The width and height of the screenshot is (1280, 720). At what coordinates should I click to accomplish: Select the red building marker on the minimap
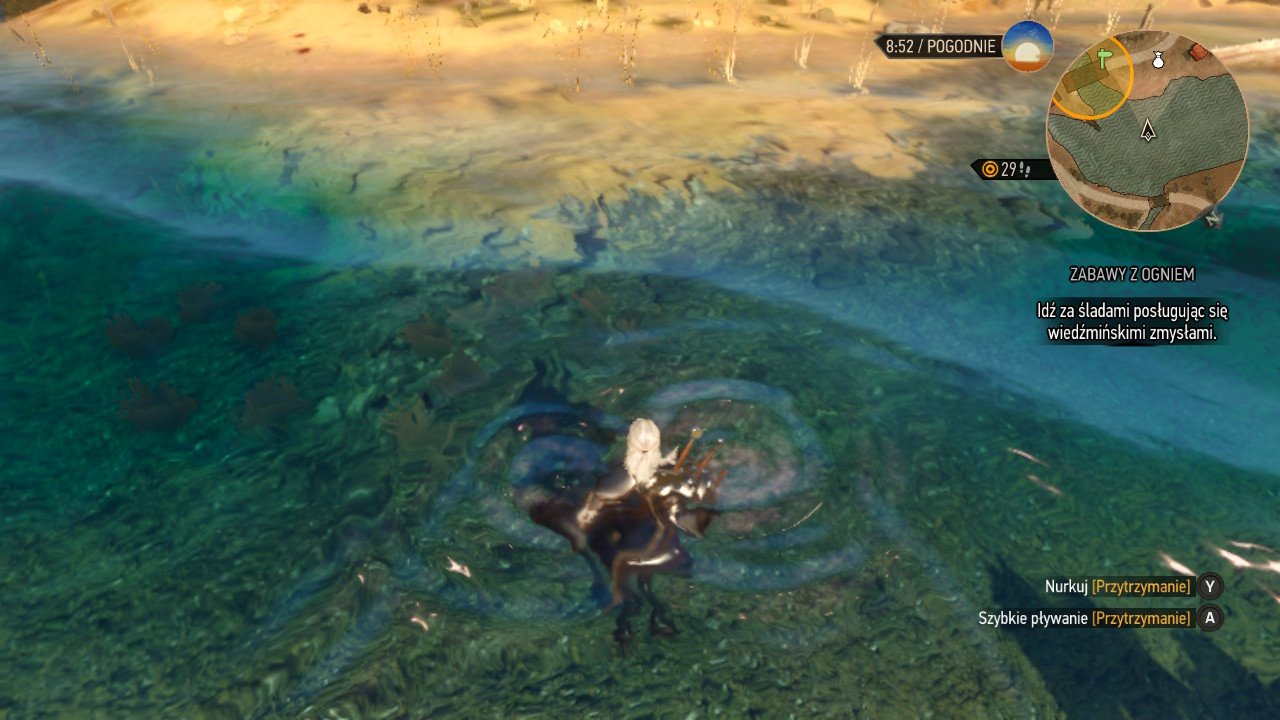point(1198,52)
